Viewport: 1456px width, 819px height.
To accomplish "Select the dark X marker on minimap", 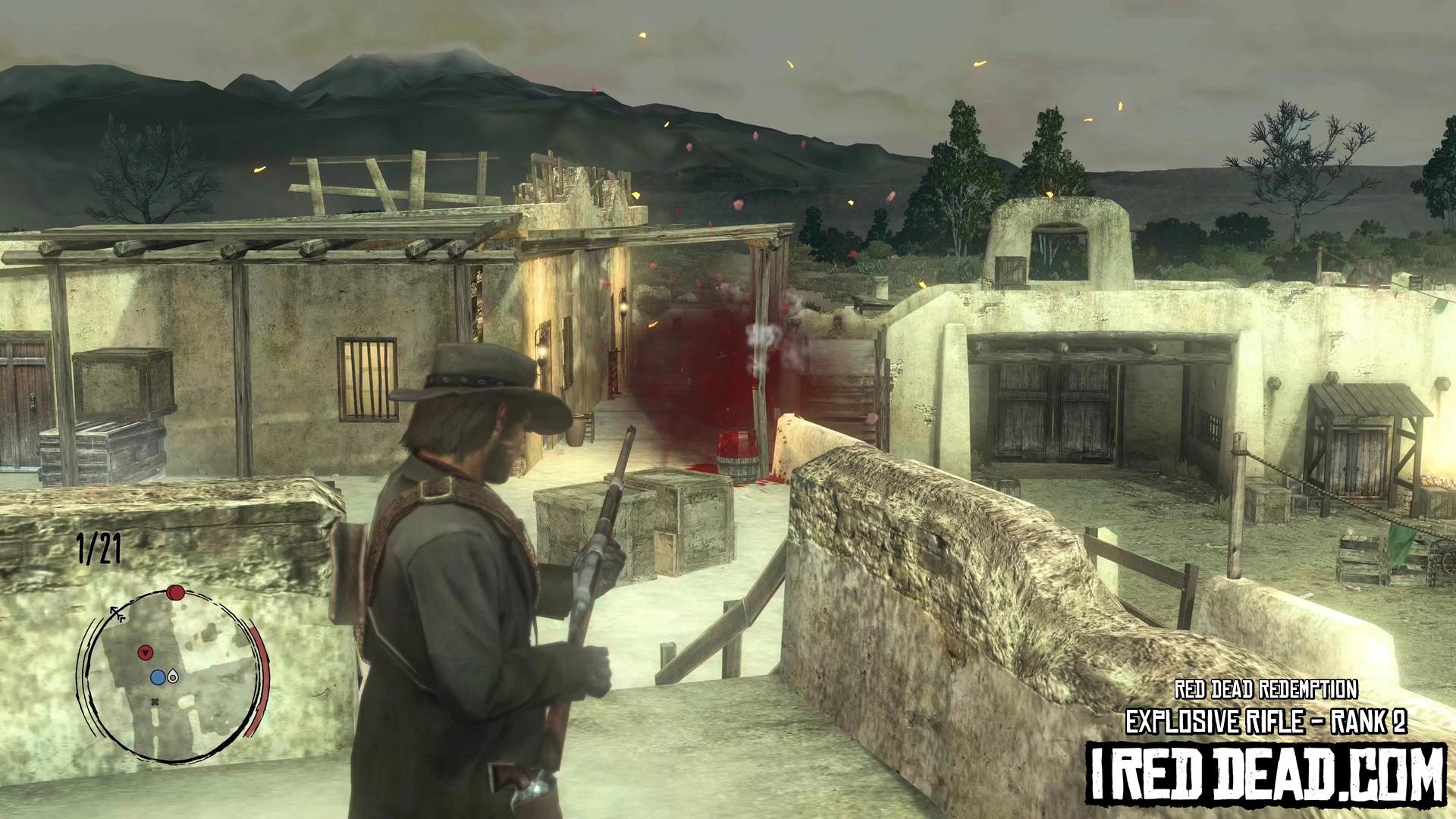I will pyautogui.click(x=155, y=702).
